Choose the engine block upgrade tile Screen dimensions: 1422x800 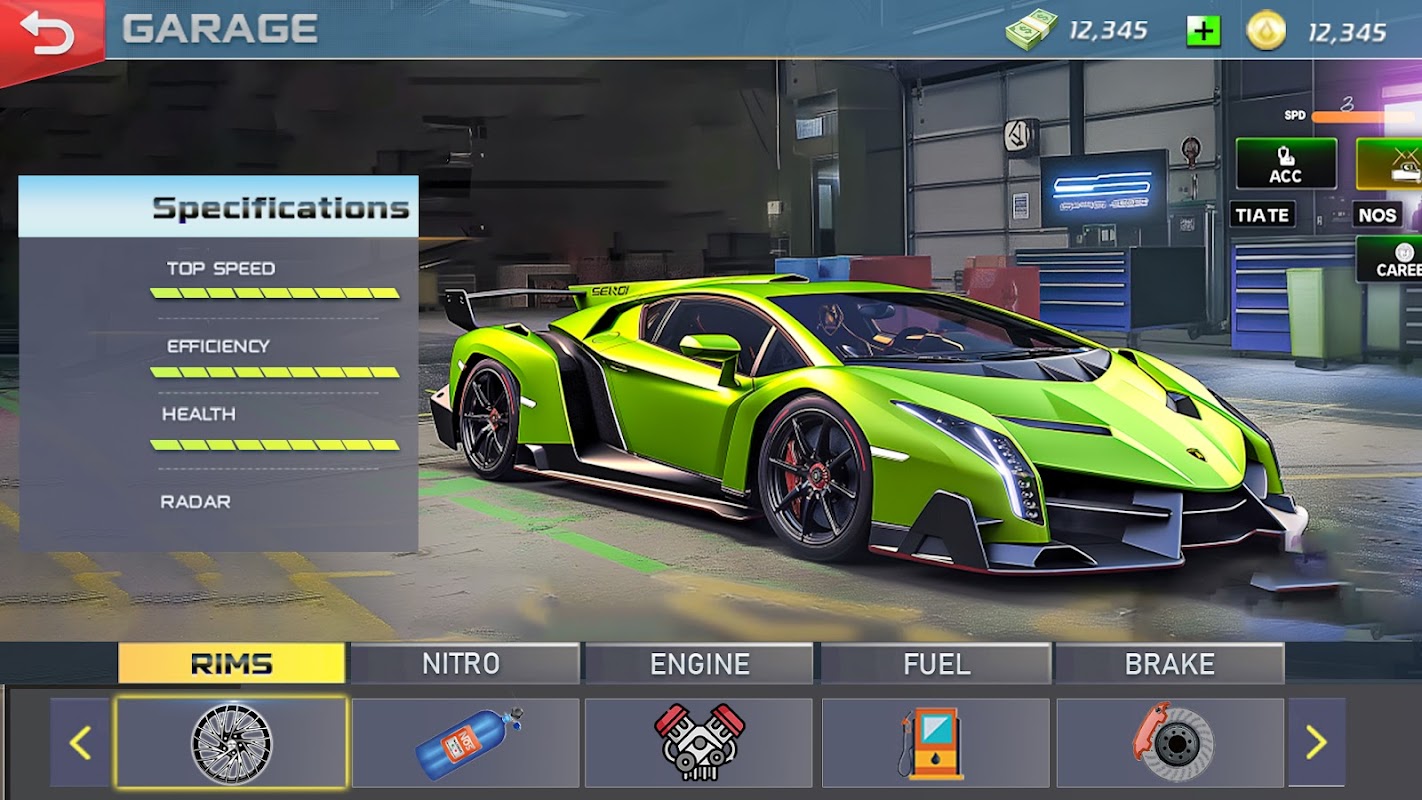pos(699,743)
